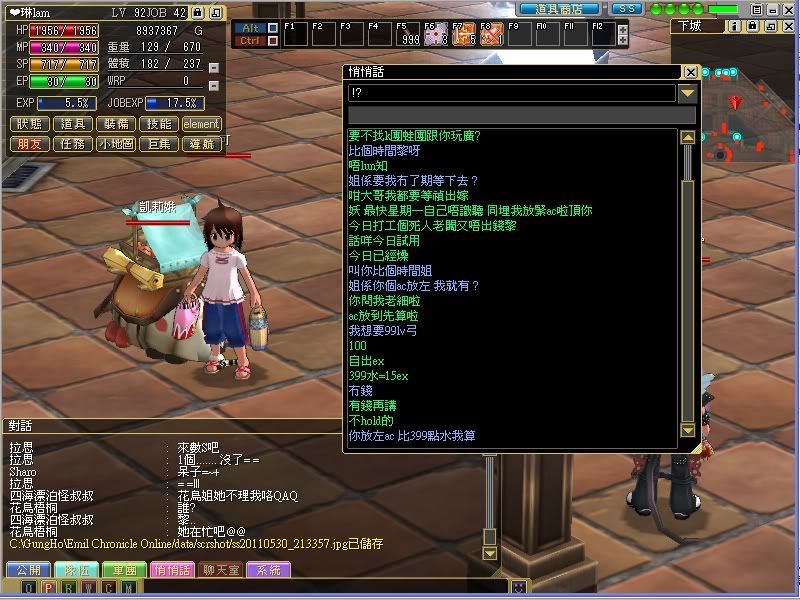
Task: Open the whisper recipient dropdown
Action: point(687,93)
